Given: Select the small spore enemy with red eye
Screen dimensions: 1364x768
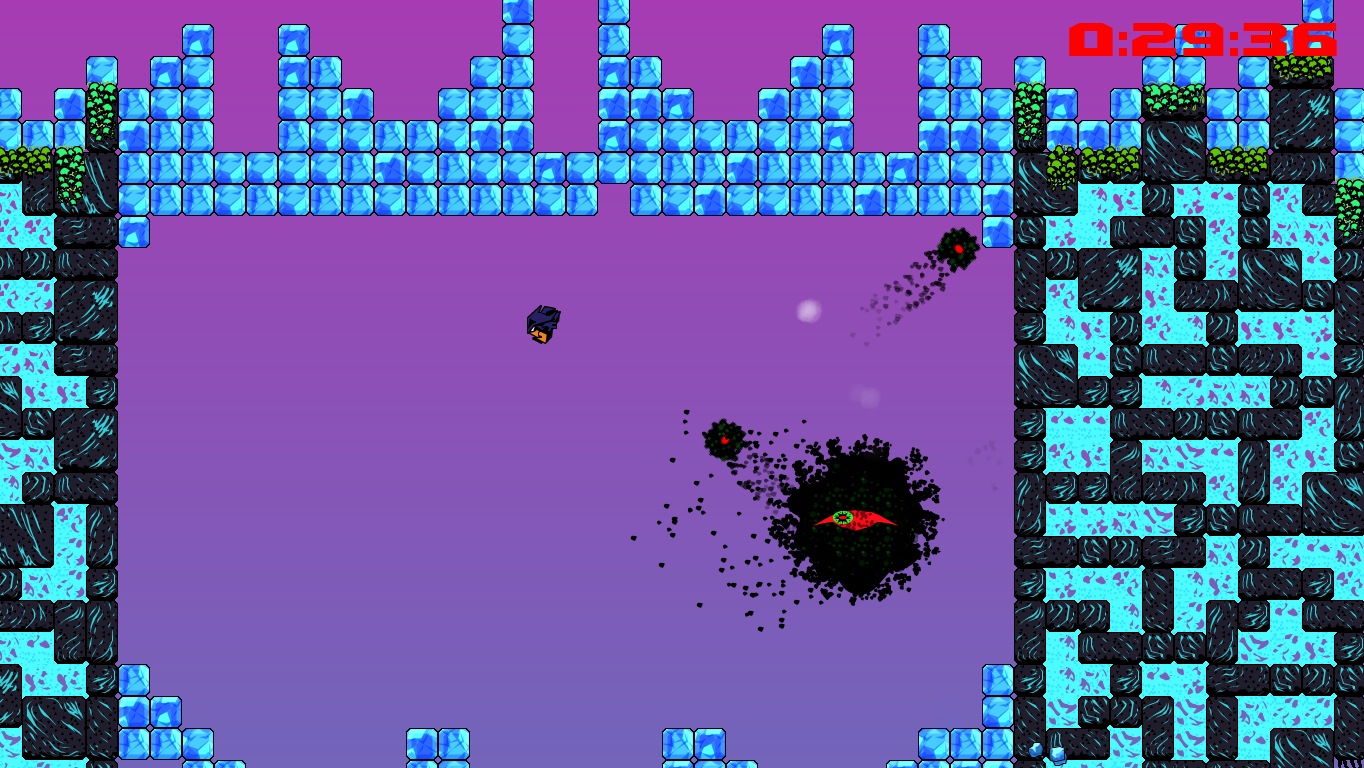Looking at the screenshot, I should click(722, 440).
